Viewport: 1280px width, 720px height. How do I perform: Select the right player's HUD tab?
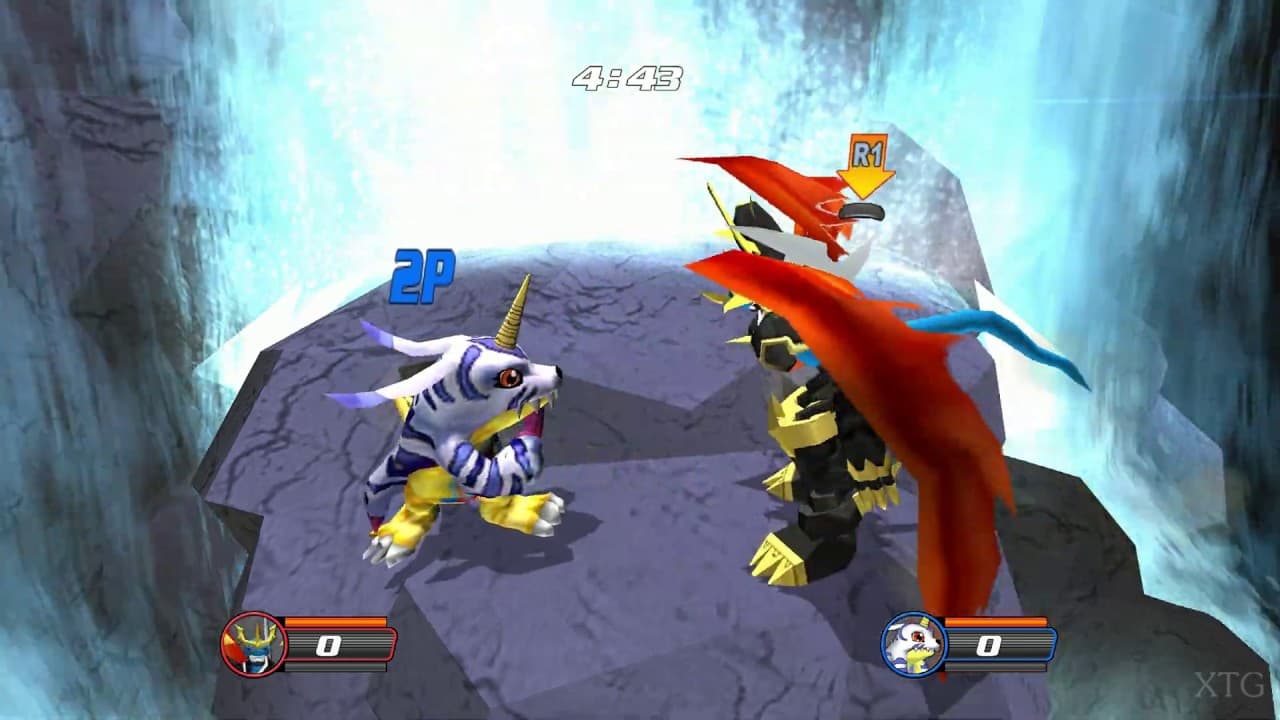tap(960, 645)
